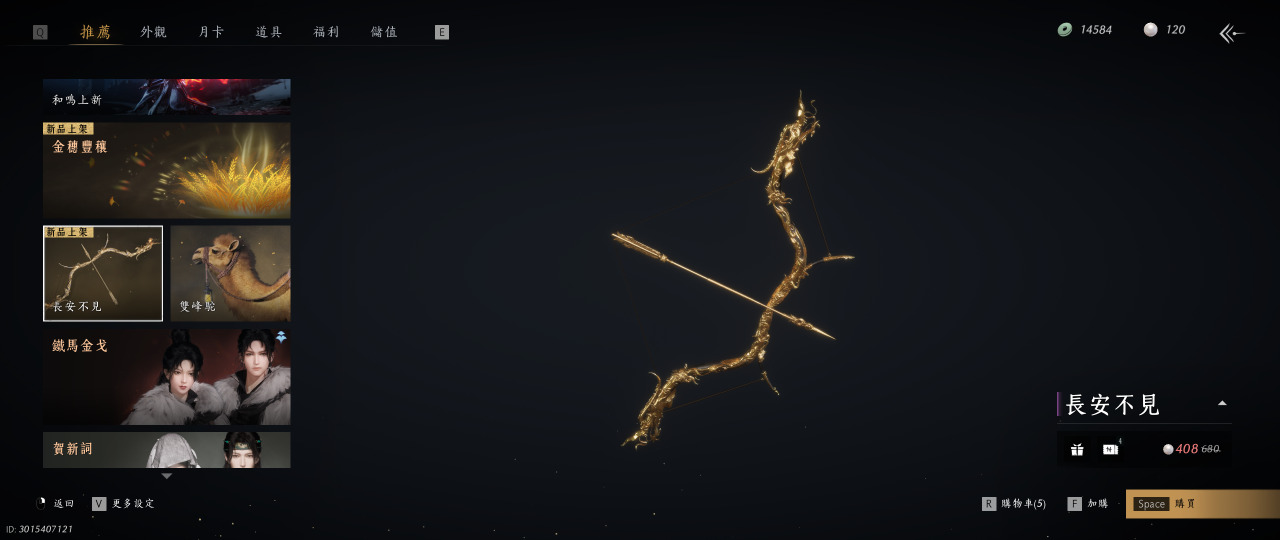Click the back arrow in top-right corner
The image size is (1280, 540).
click(1231, 34)
